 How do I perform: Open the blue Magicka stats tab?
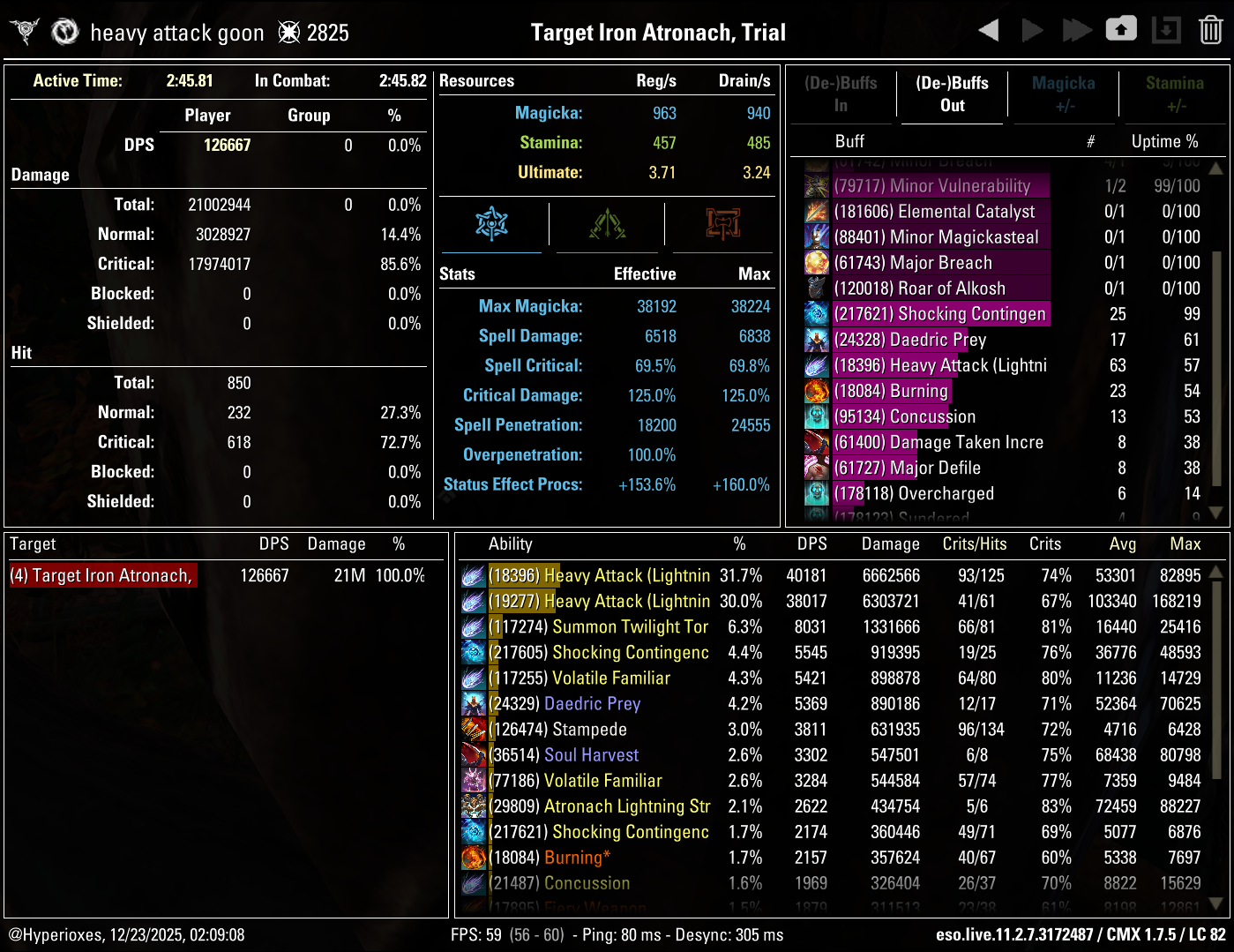[x=493, y=225]
